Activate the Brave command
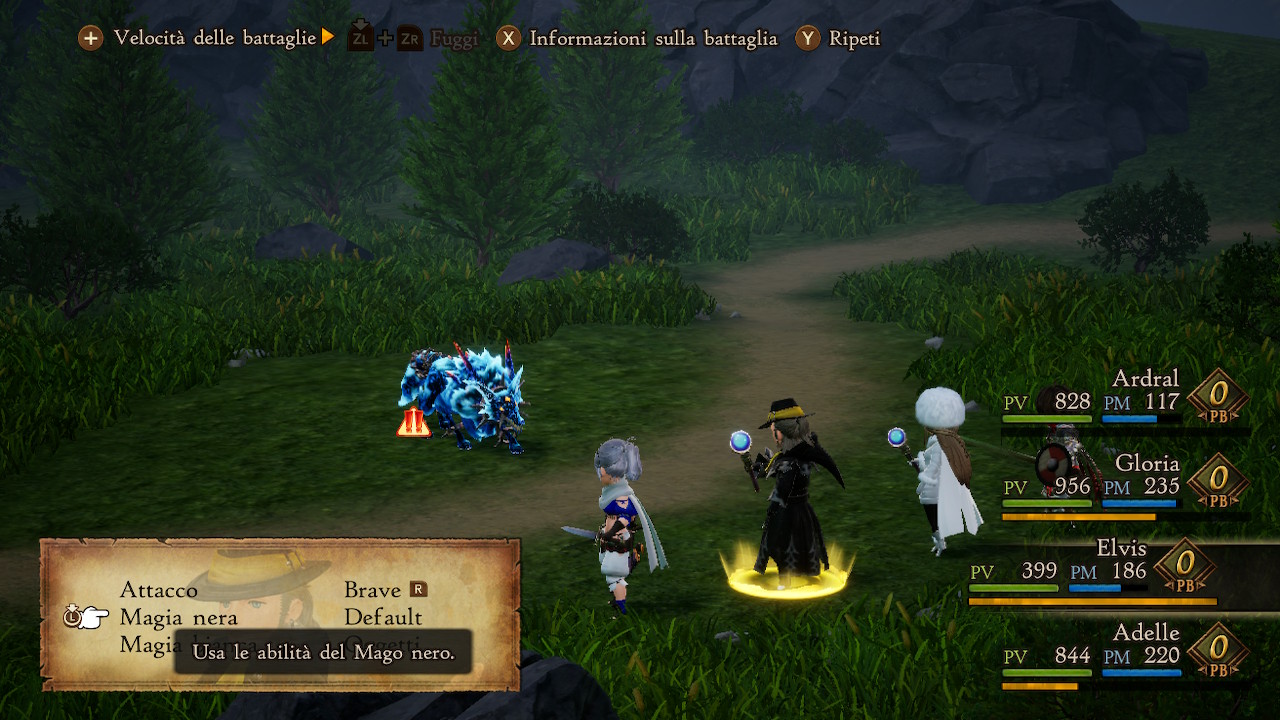This screenshot has width=1280, height=720. click(x=373, y=590)
